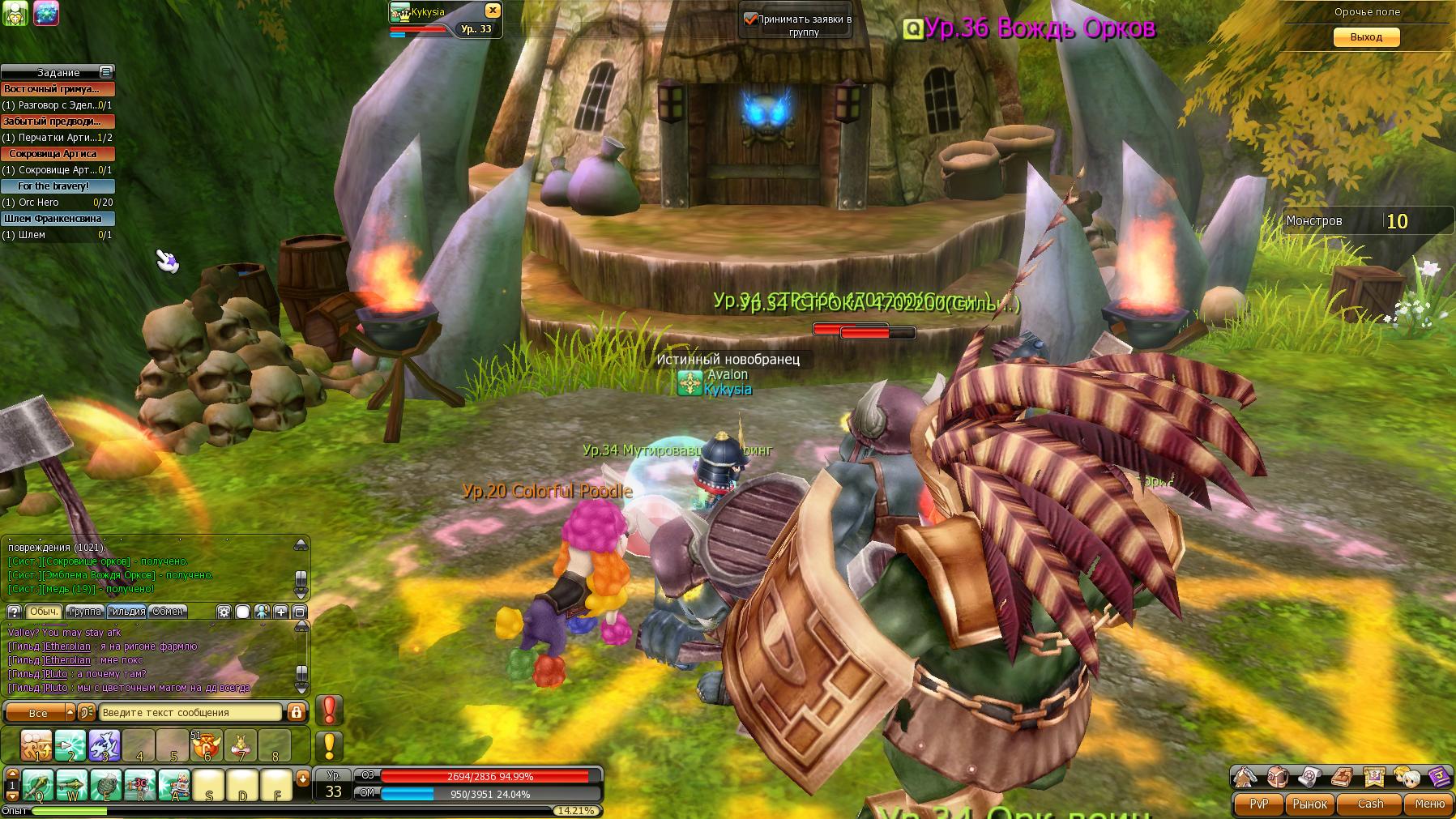Close the Kykysia target frame
Screen dimensions: 1456x819
pyautogui.click(x=492, y=11)
